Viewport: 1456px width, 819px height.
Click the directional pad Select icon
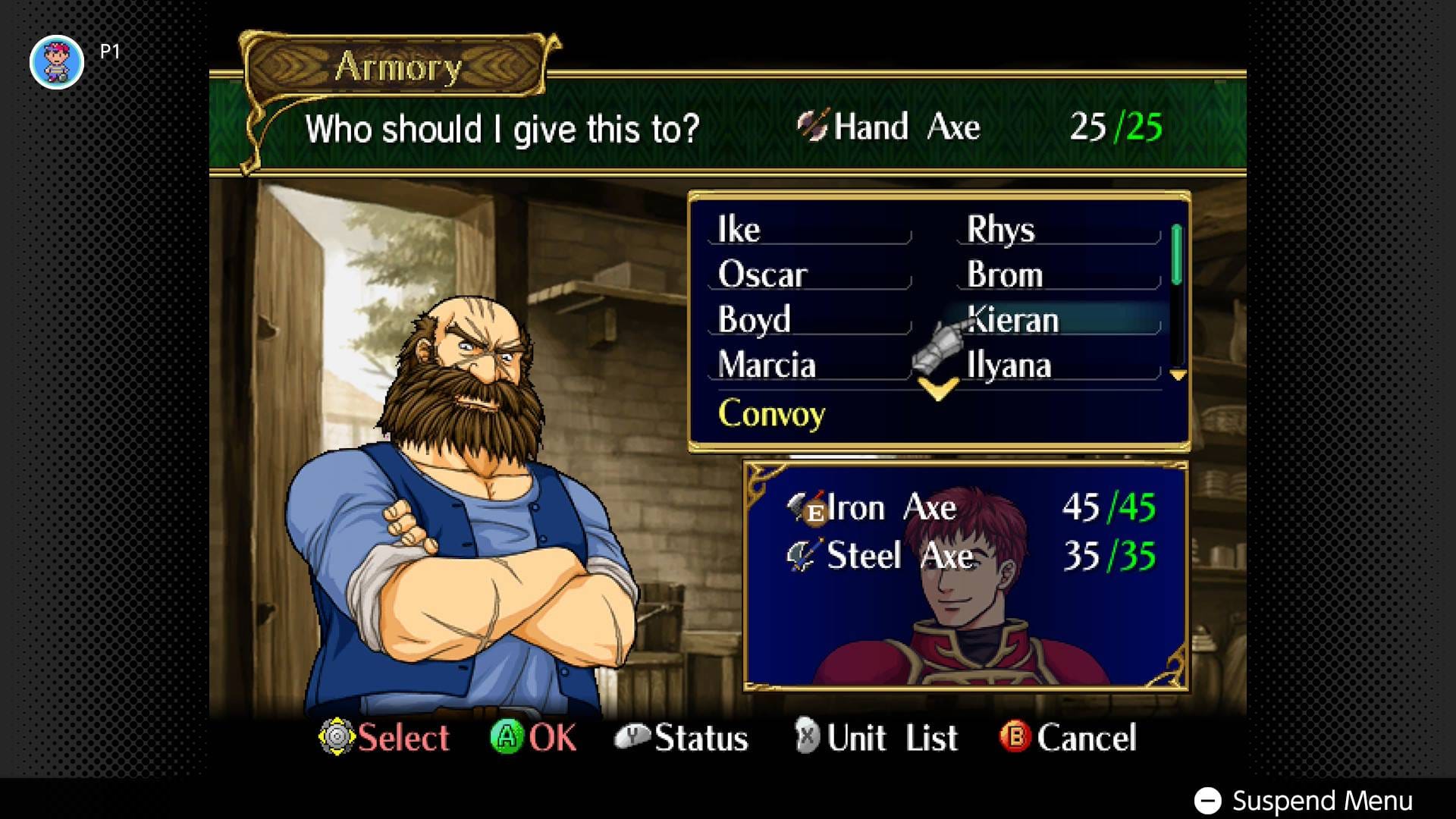(x=338, y=736)
